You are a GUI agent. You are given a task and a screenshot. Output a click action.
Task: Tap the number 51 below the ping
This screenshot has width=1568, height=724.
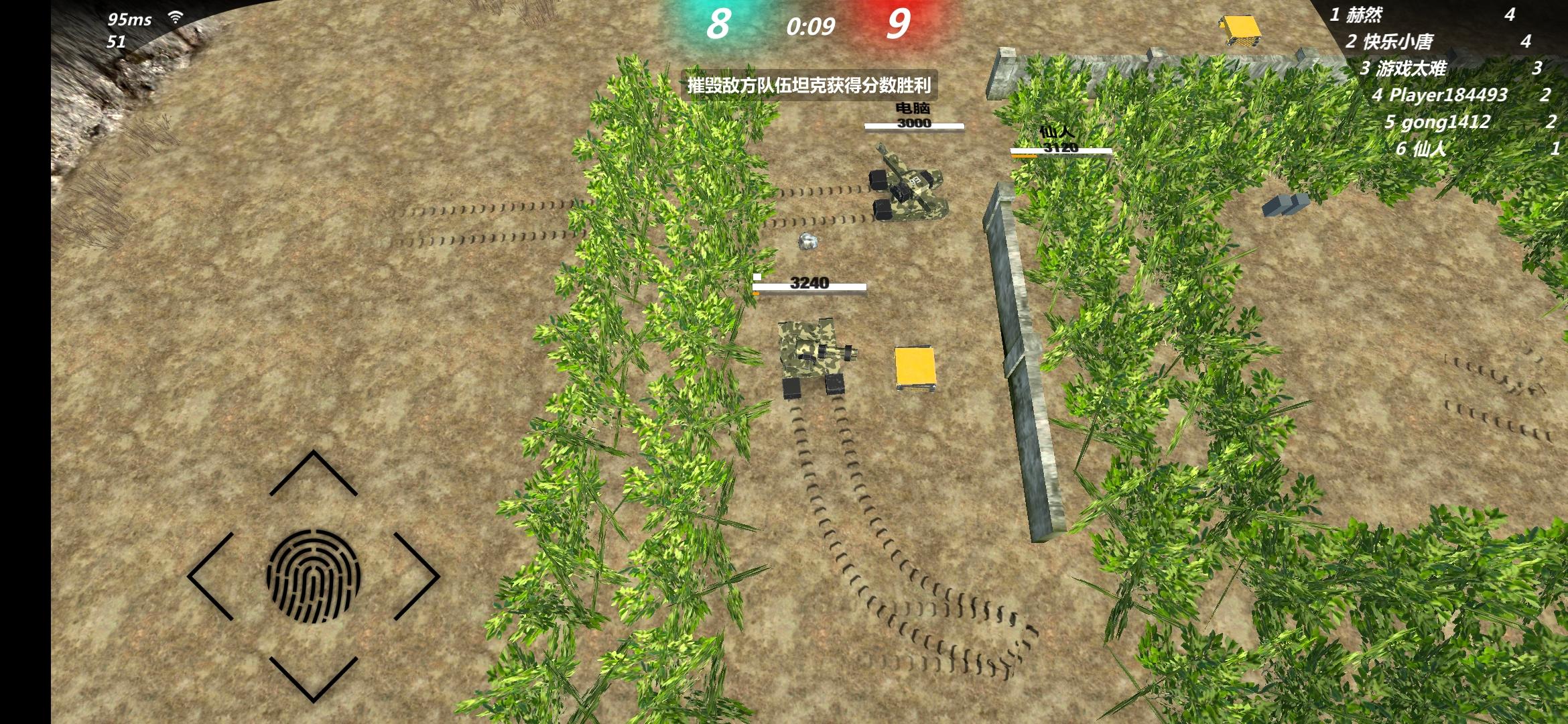tap(117, 40)
